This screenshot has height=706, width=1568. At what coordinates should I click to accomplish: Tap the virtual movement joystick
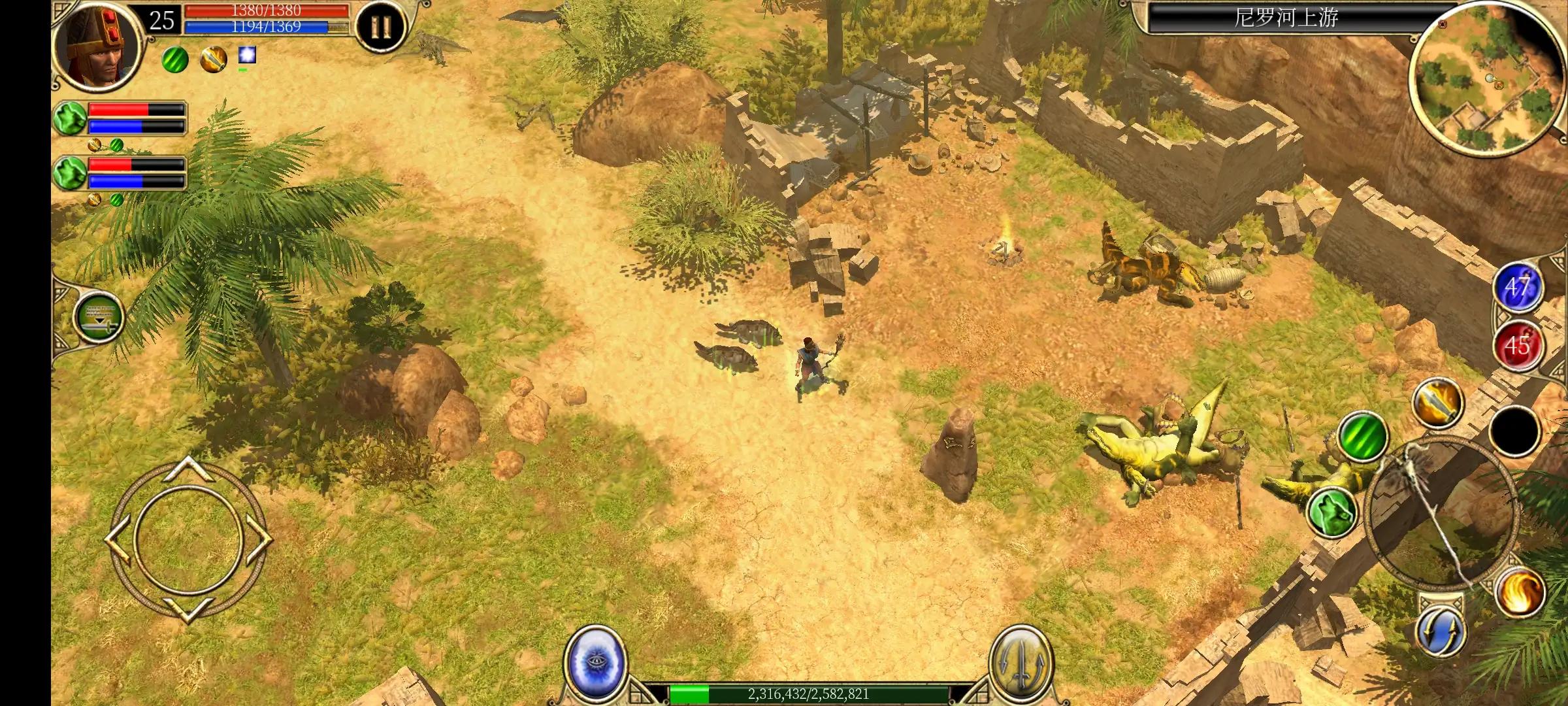tap(188, 539)
